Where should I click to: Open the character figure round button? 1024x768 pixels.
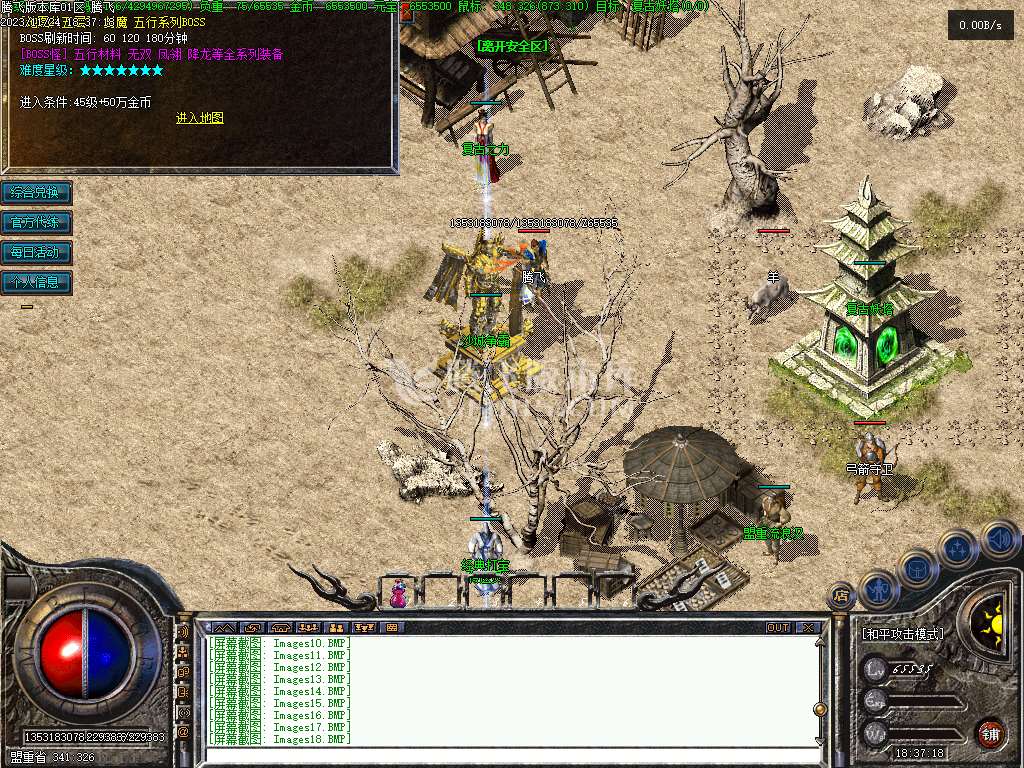[878, 589]
